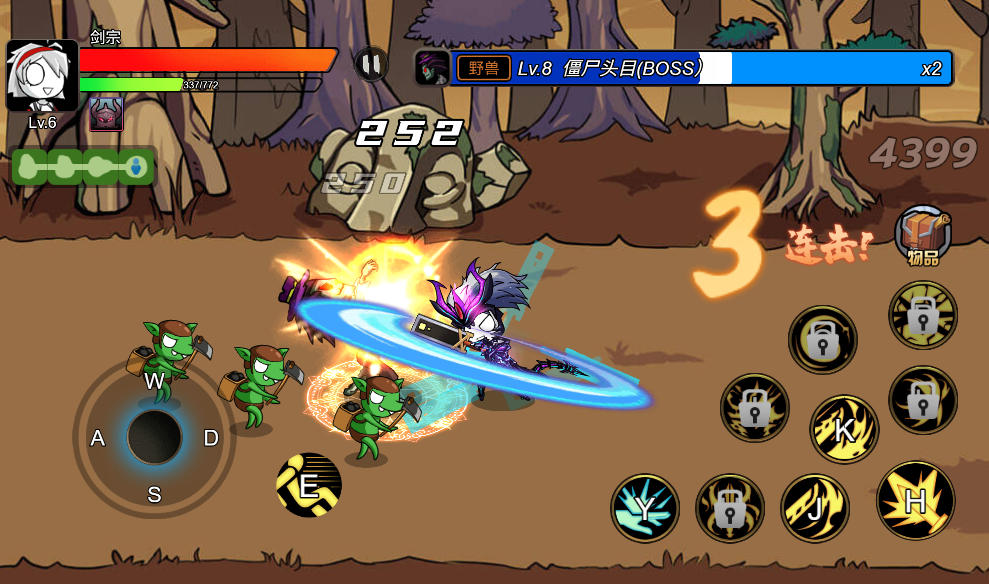Open the 物品 items chest
This screenshot has height=584, width=989.
tap(922, 234)
